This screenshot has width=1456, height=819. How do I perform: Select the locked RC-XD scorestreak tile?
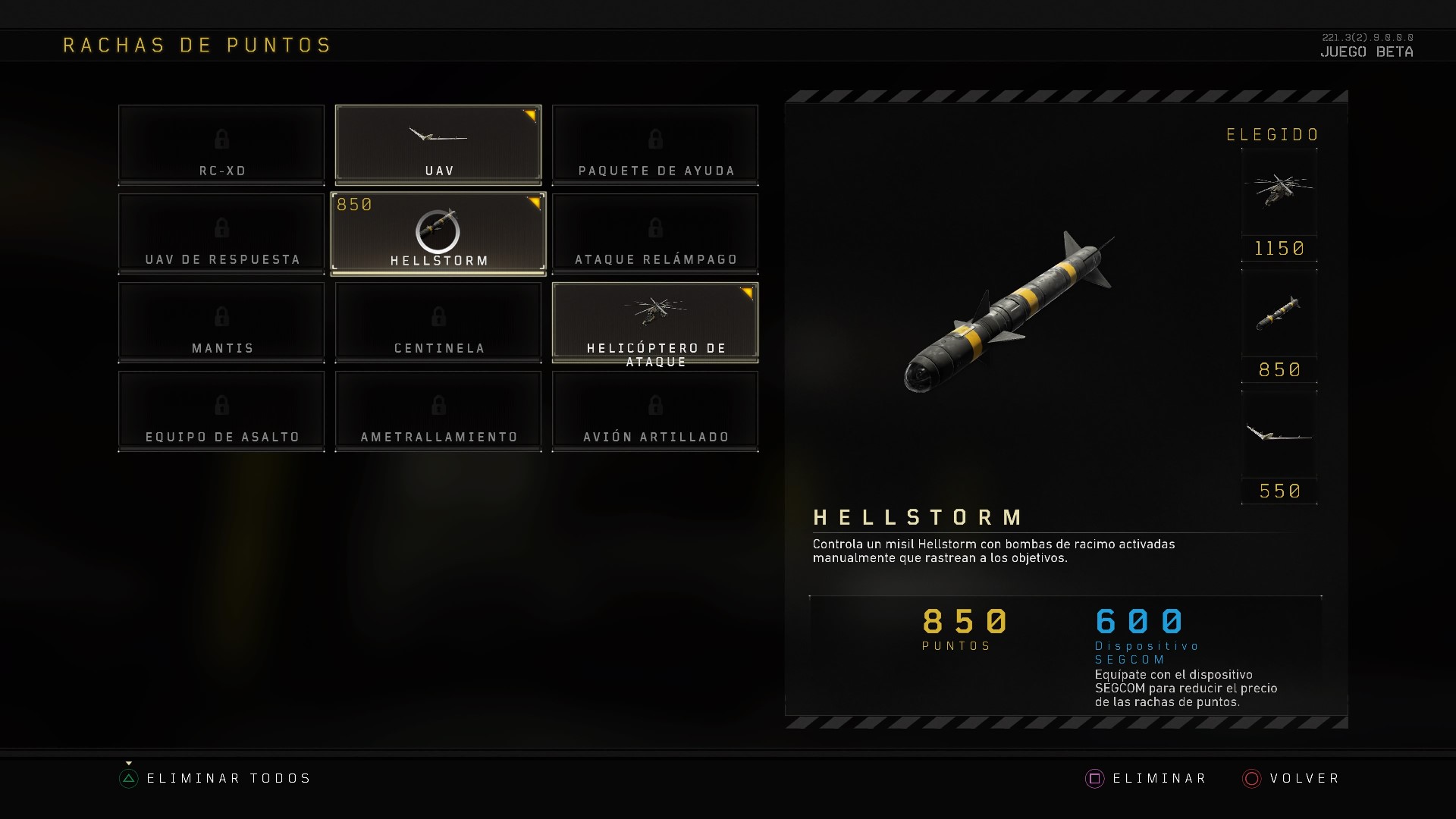click(x=221, y=144)
